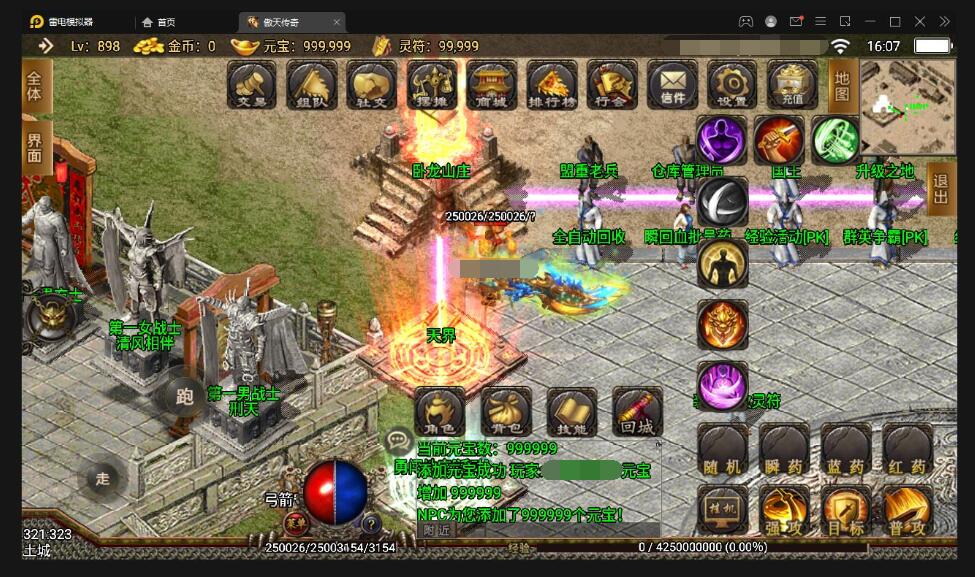Viewport: 975px width, 577px height.
Task: Use the 回城 return-to-town scroll
Action: [637, 412]
